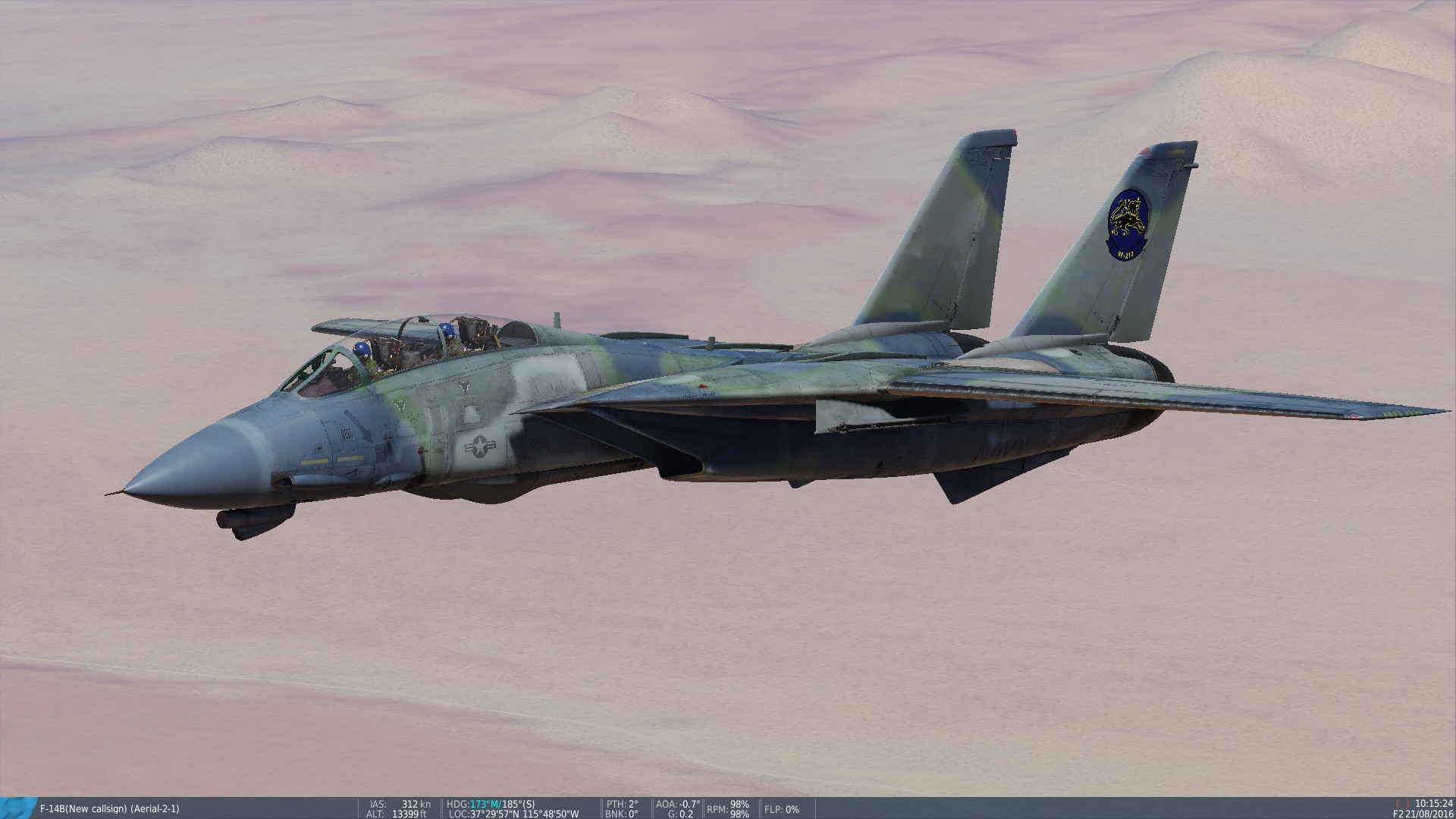
Task: Select the F-14B(New callsign) (Aerial-2-1) label
Action: [110, 808]
